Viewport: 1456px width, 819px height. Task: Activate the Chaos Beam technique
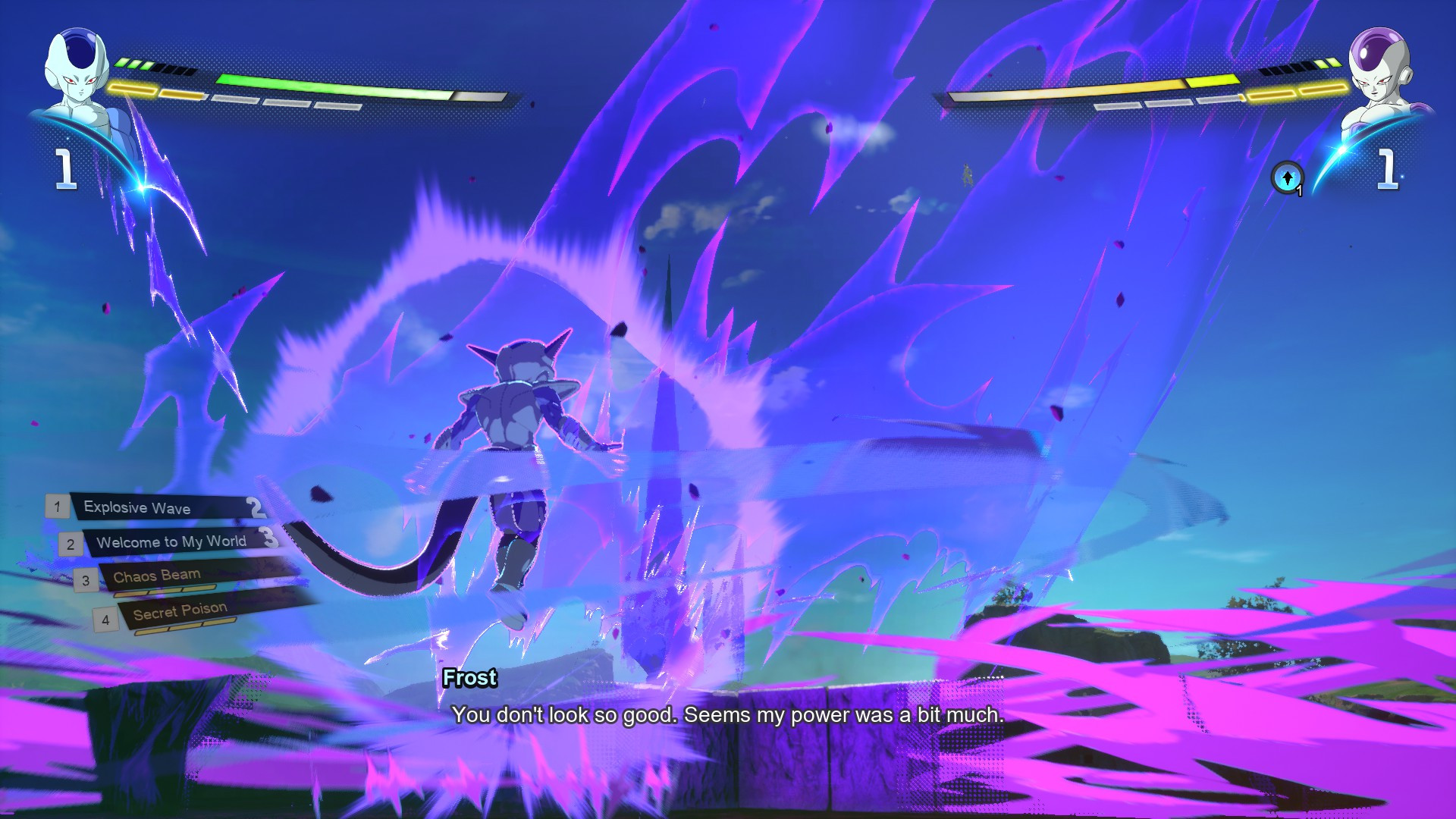click(x=155, y=575)
